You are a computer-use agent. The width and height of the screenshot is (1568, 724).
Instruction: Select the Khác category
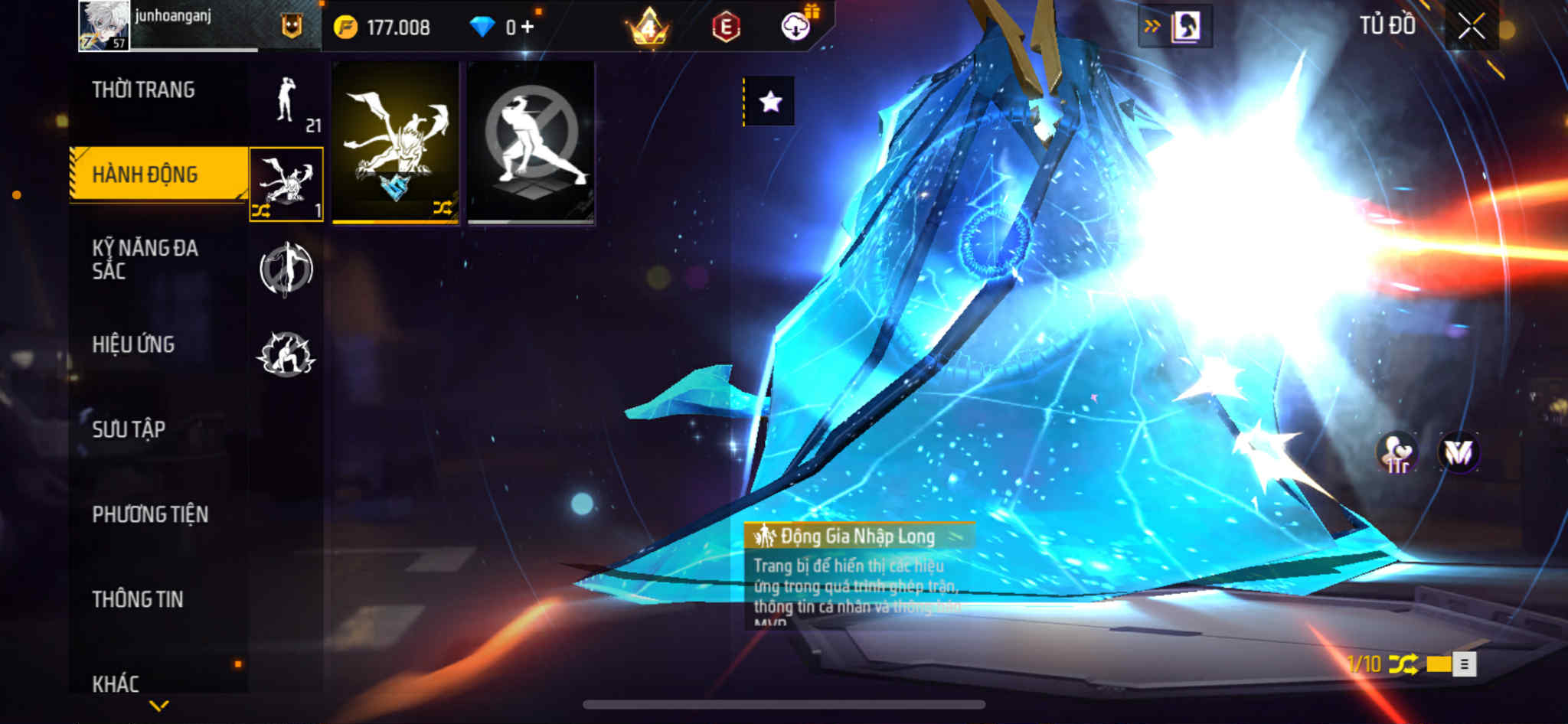[116, 683]
